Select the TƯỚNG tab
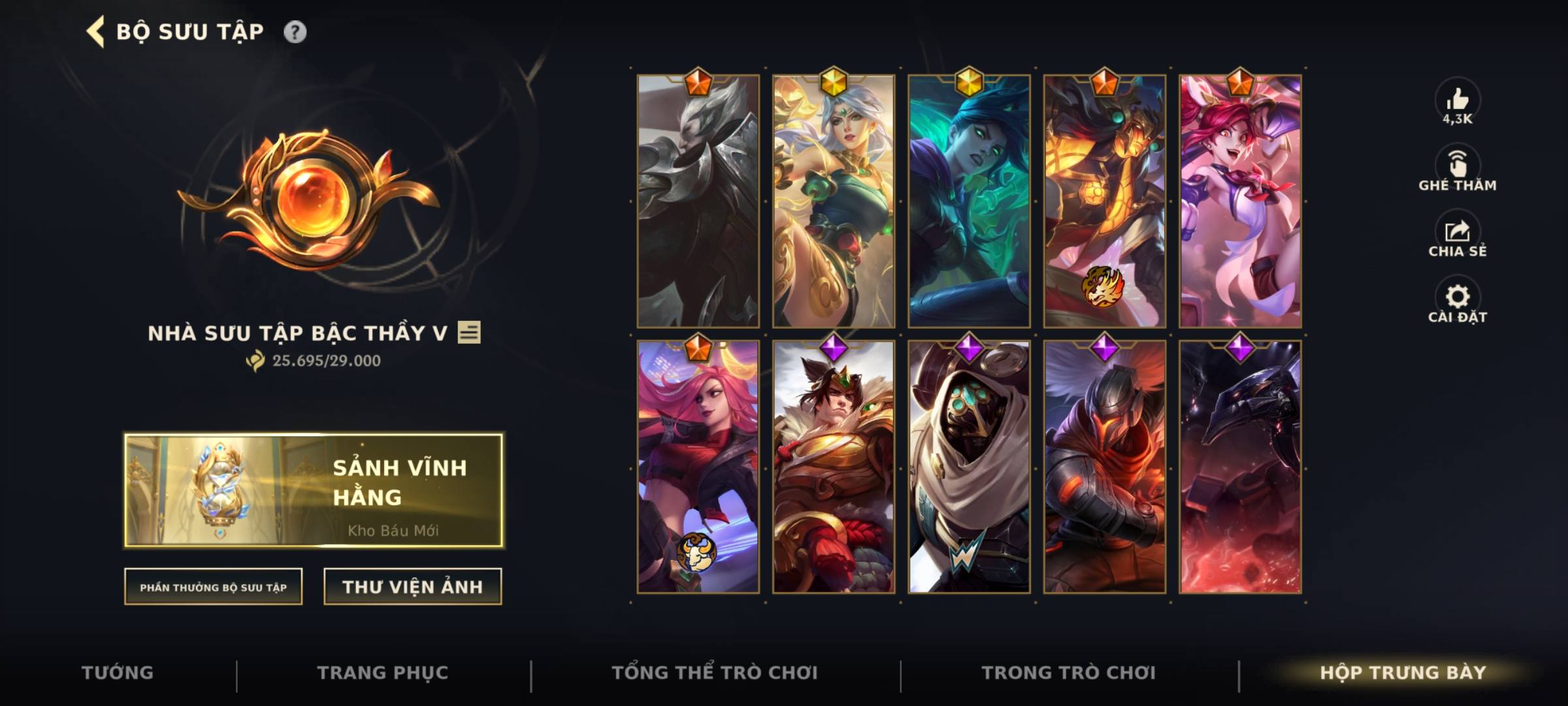This screenshot has width=1568, height=706. pyautogui.click(x=118, y=673)
